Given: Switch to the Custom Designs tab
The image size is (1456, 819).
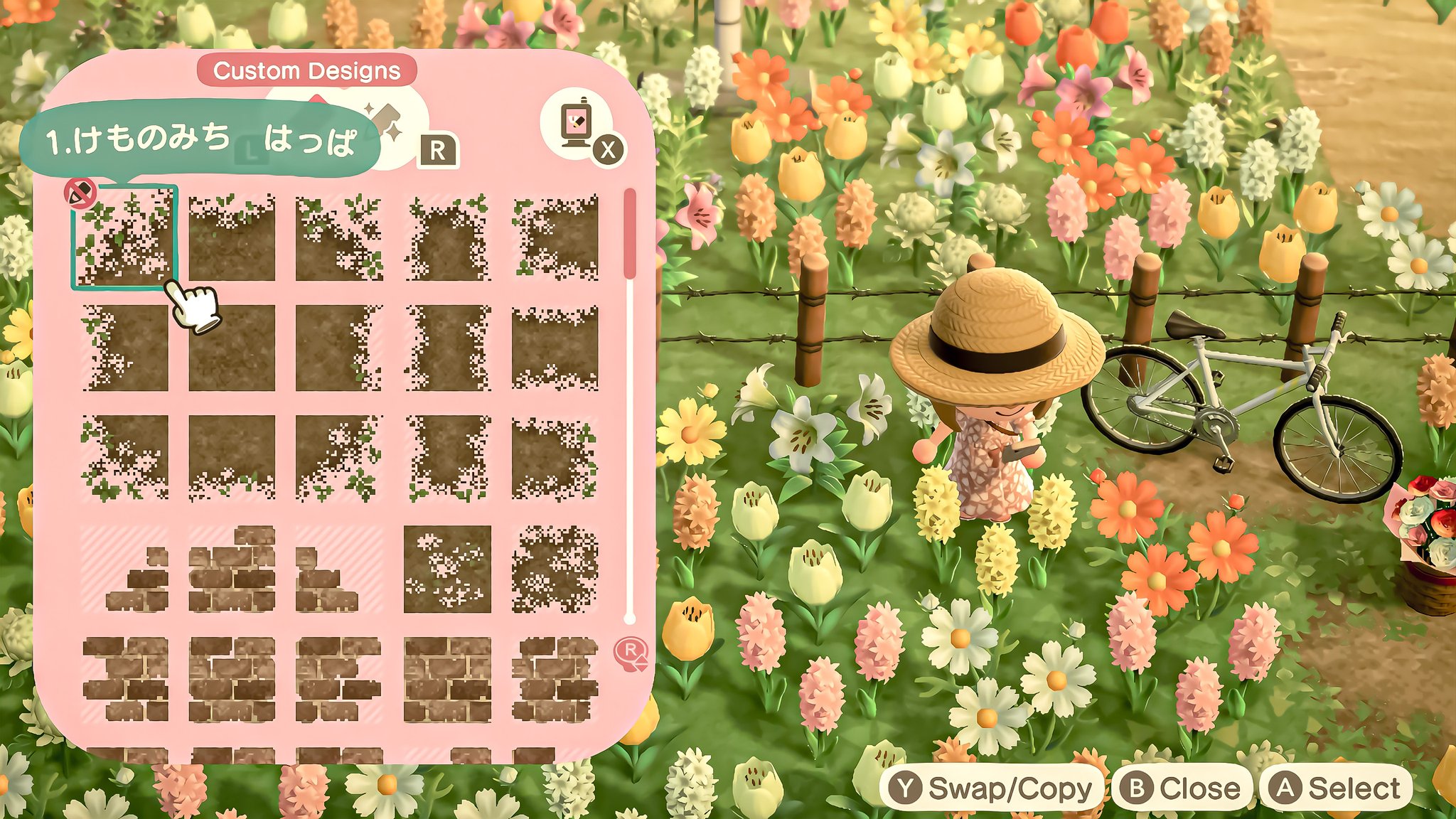Looking at the screenshot, I should (308, 70).
